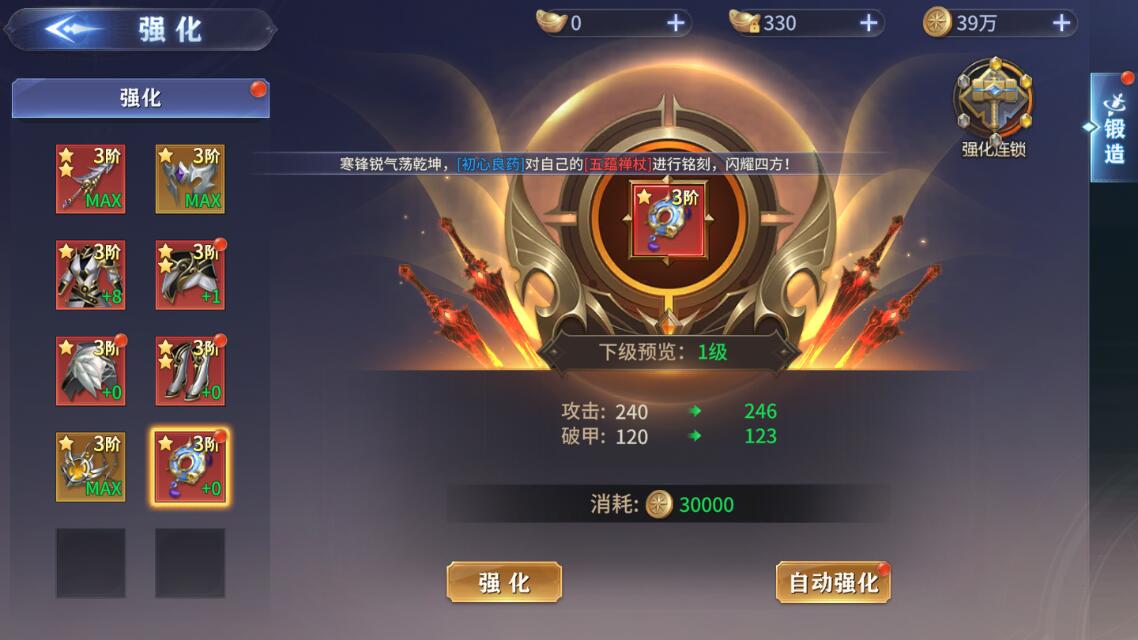Select the staff weapon slot marked MAX

(90, 179)
